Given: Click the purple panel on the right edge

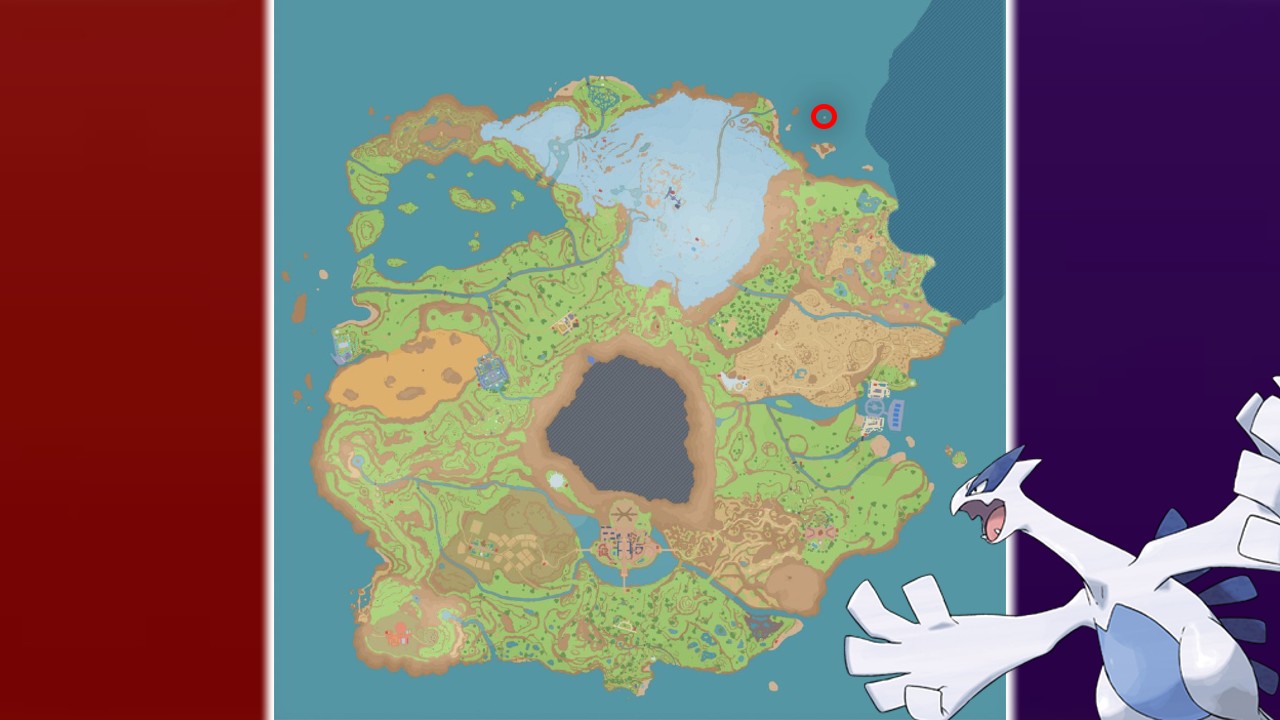Looking at the screenshot, I should pyautogui.click(x=1150, y=200).
